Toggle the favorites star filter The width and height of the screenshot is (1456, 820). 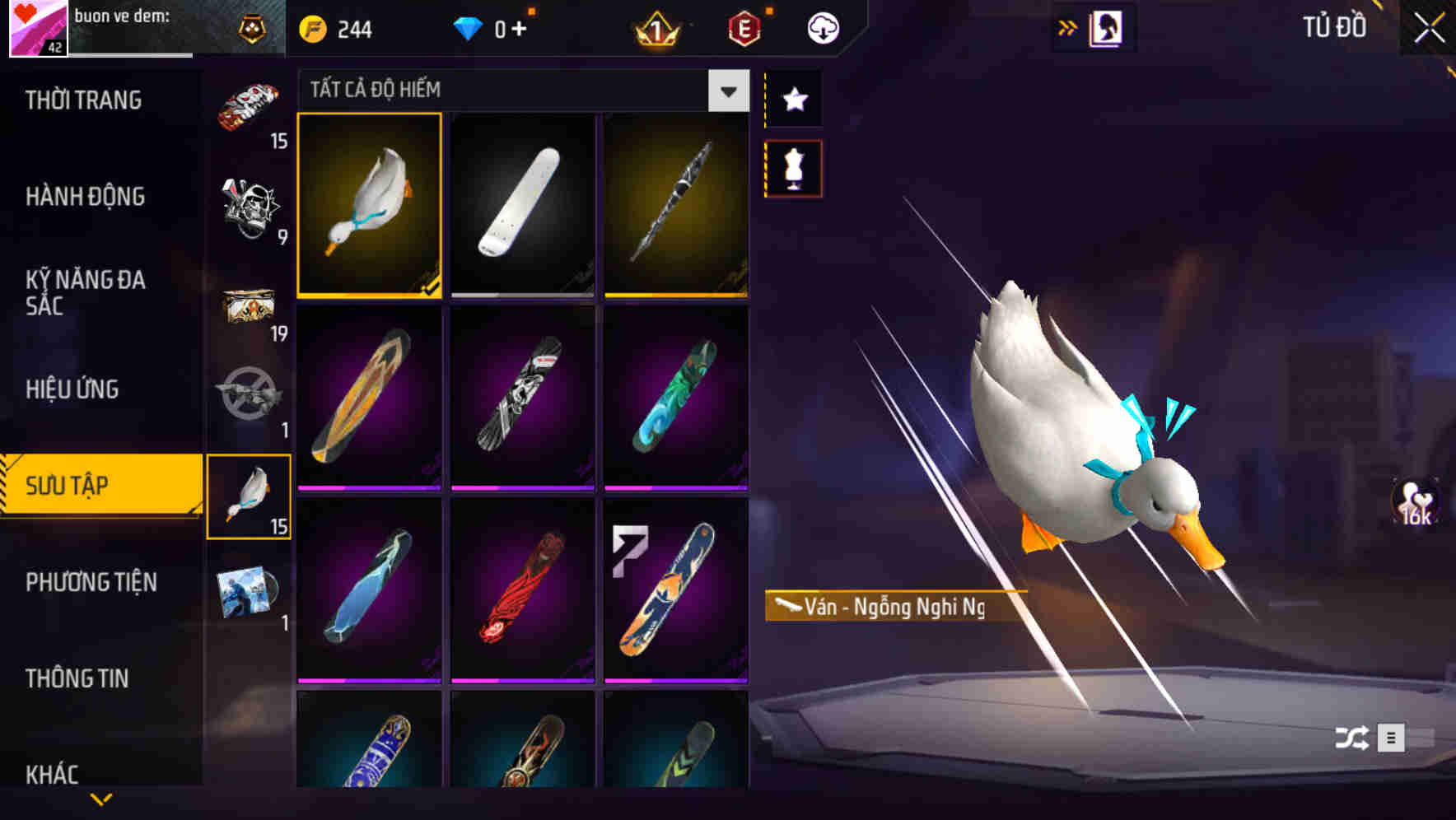pyautogui.click(x=793, y=99)
